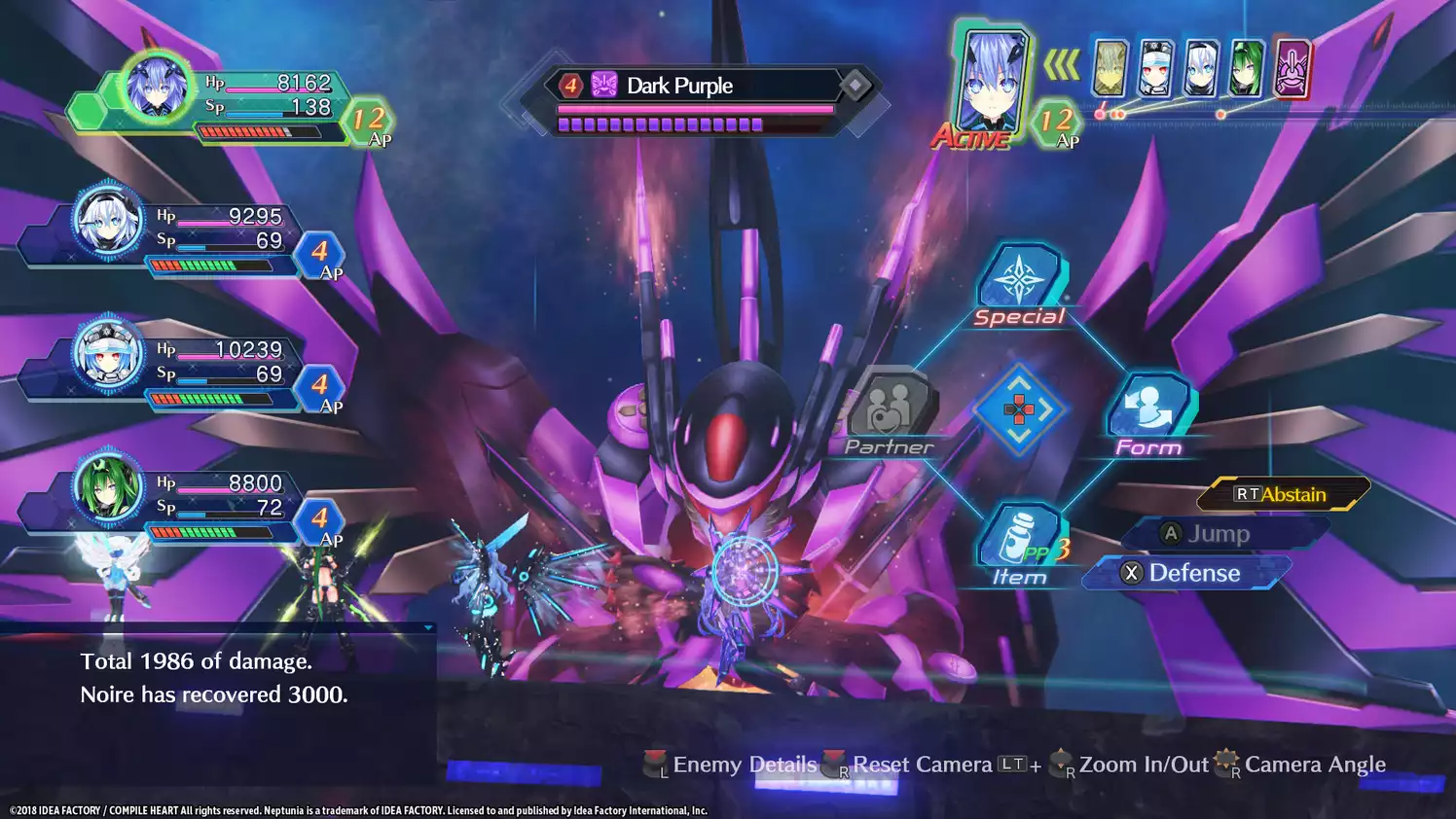The width and height of the screenshot is (1456, 819).
Task: Click the central movement pad icon
Action: point(1020,409)
